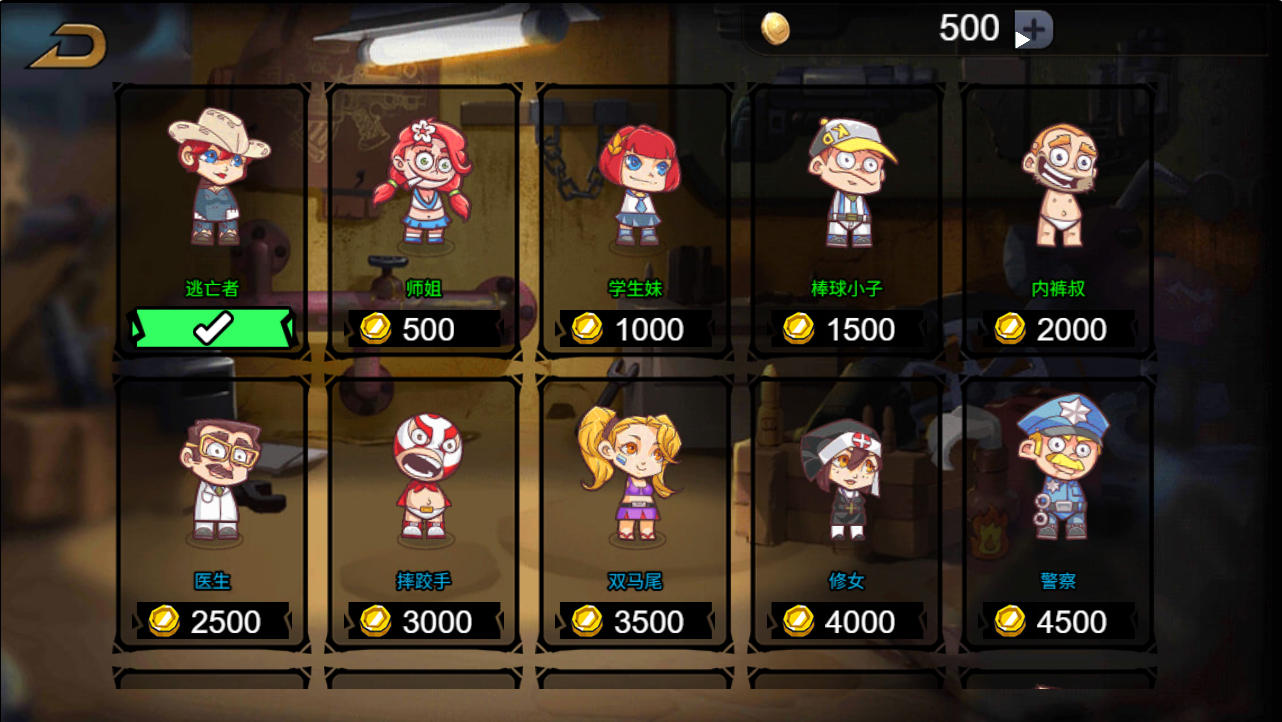Screen dimensions: 1282x722
Task: Click the green checkmark equipped button
Action: 212,328
